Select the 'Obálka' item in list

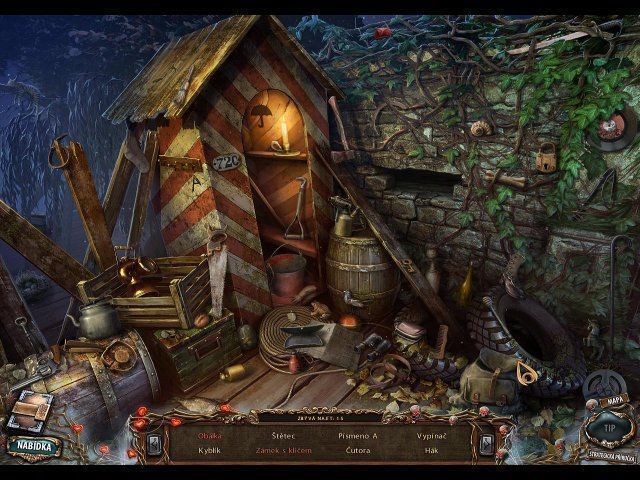[x=210, y=435]
